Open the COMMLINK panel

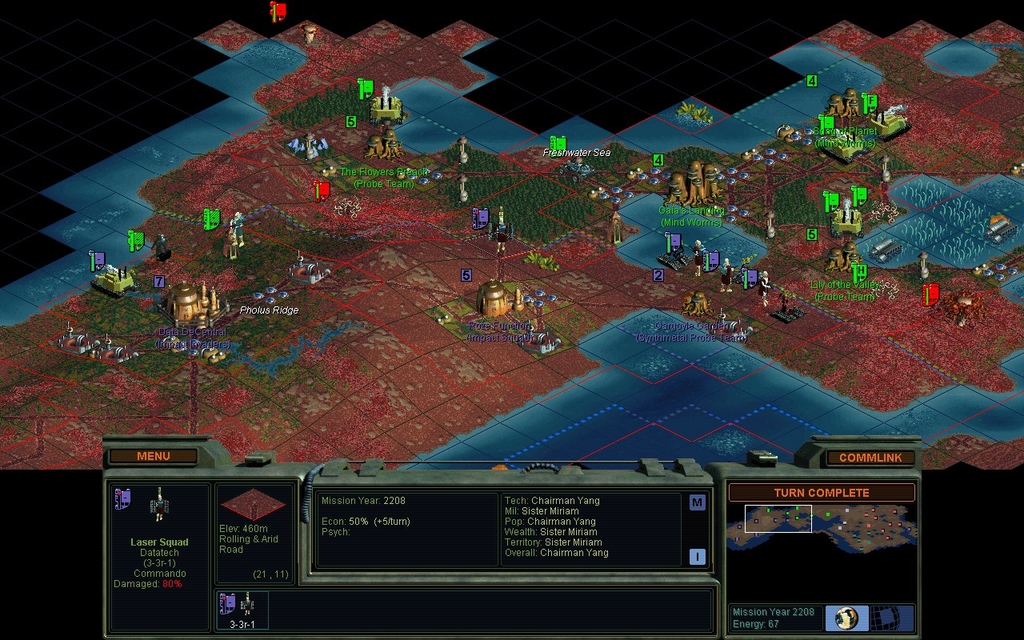(869, 458)
